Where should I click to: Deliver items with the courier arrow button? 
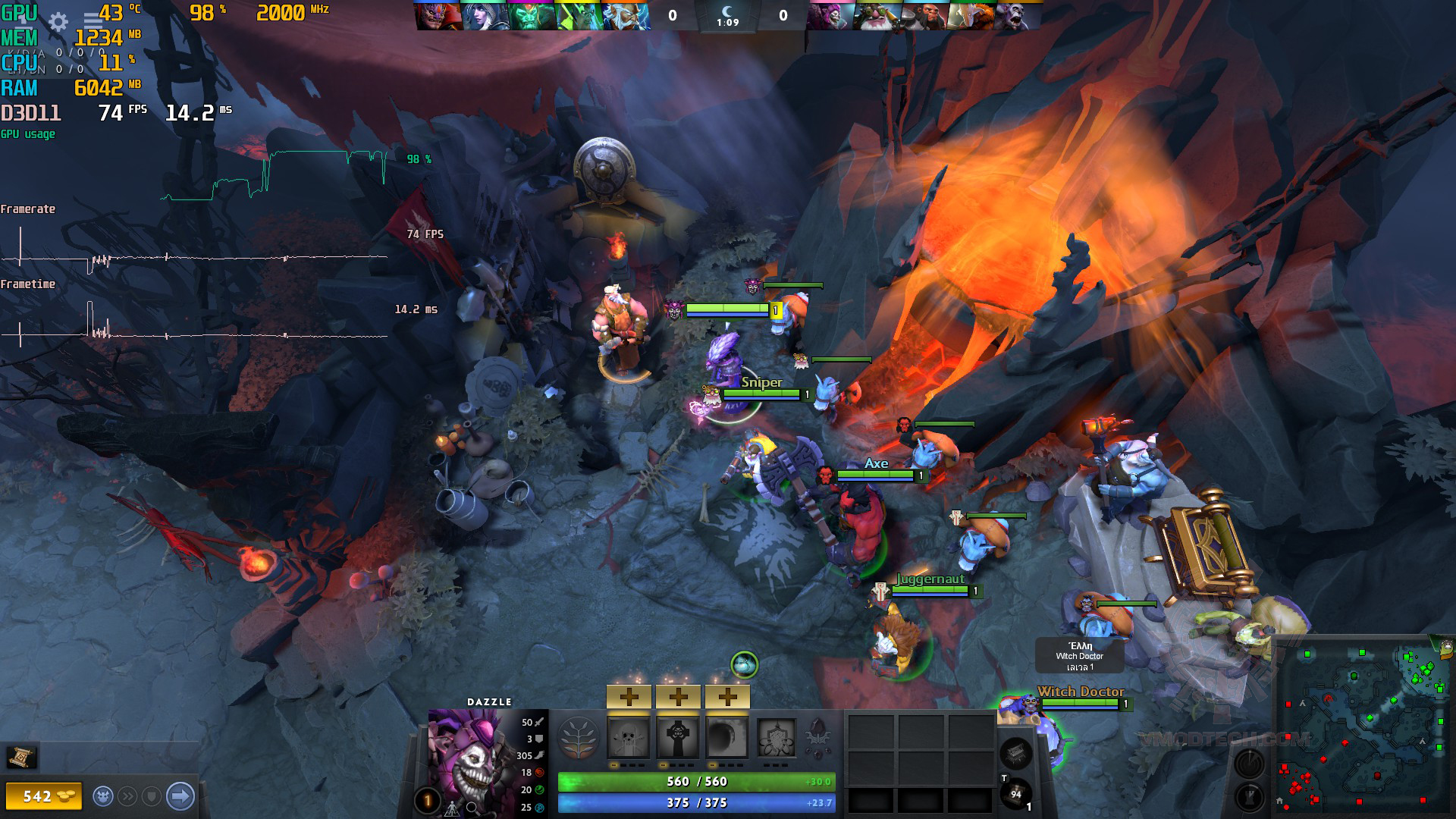[180, 796]
